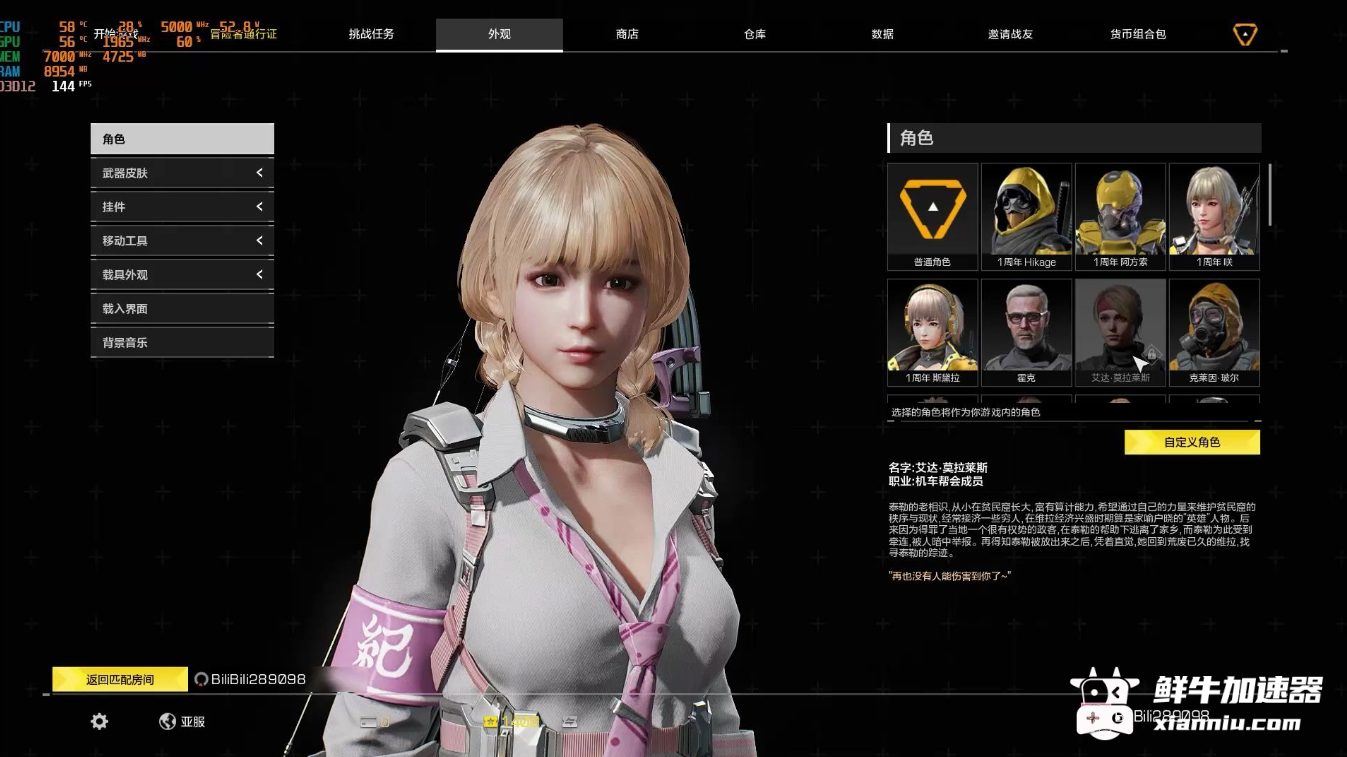Open the 货币组合包 tab
This screenshot has width=1347, height=757.
(1138, 34)
